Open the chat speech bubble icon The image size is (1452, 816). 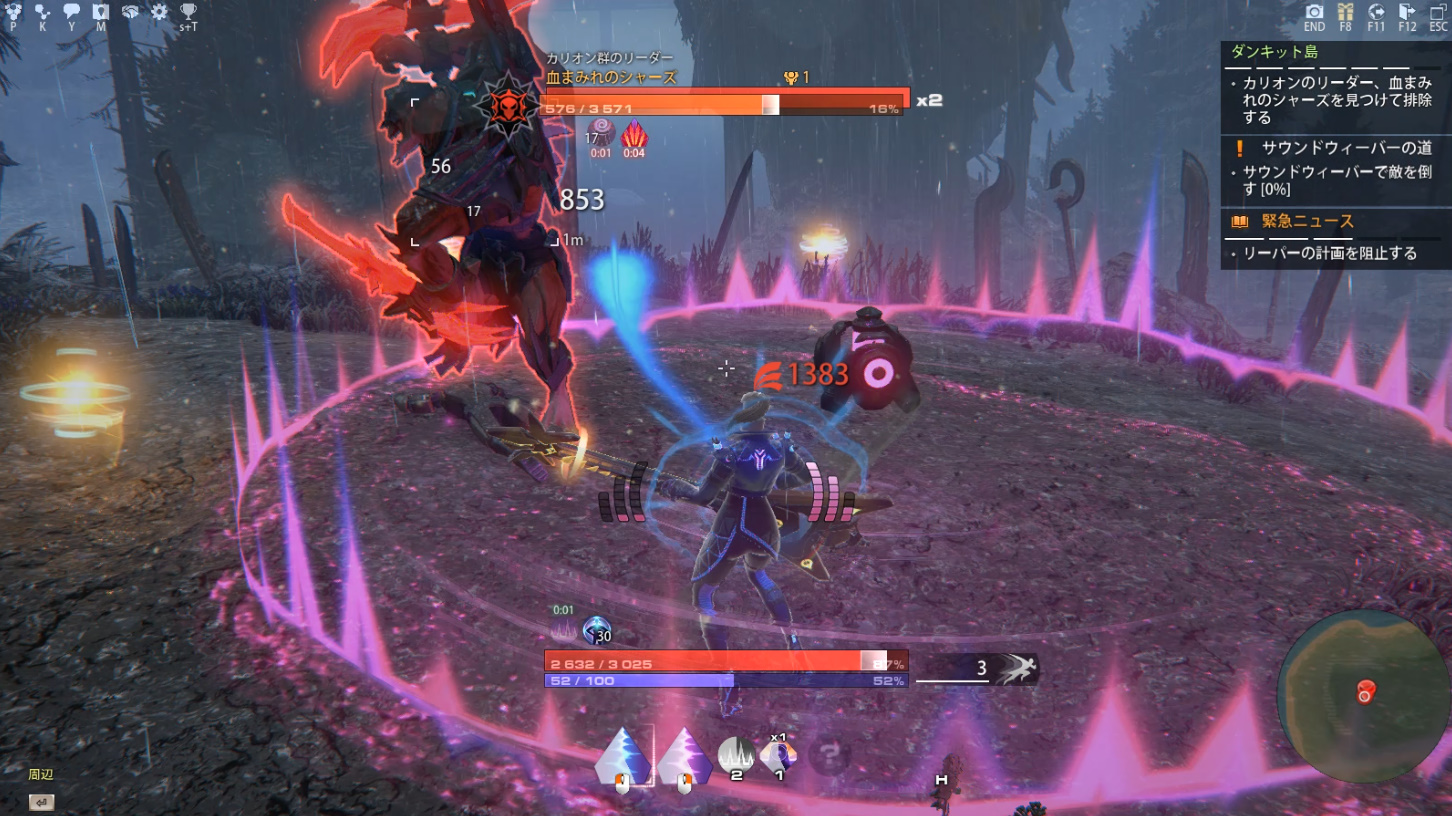point(71,13)
